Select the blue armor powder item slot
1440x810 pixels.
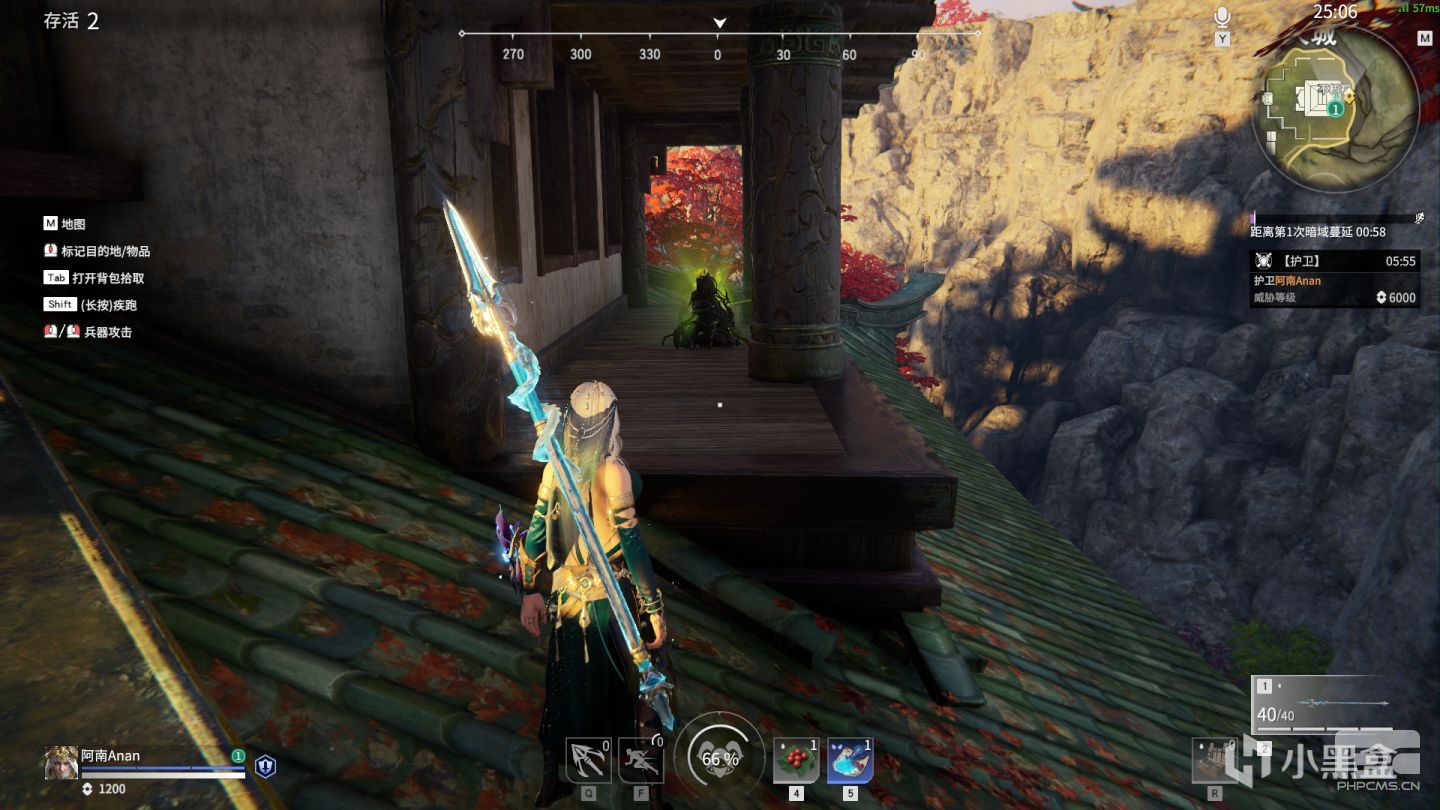coord(850,761)
